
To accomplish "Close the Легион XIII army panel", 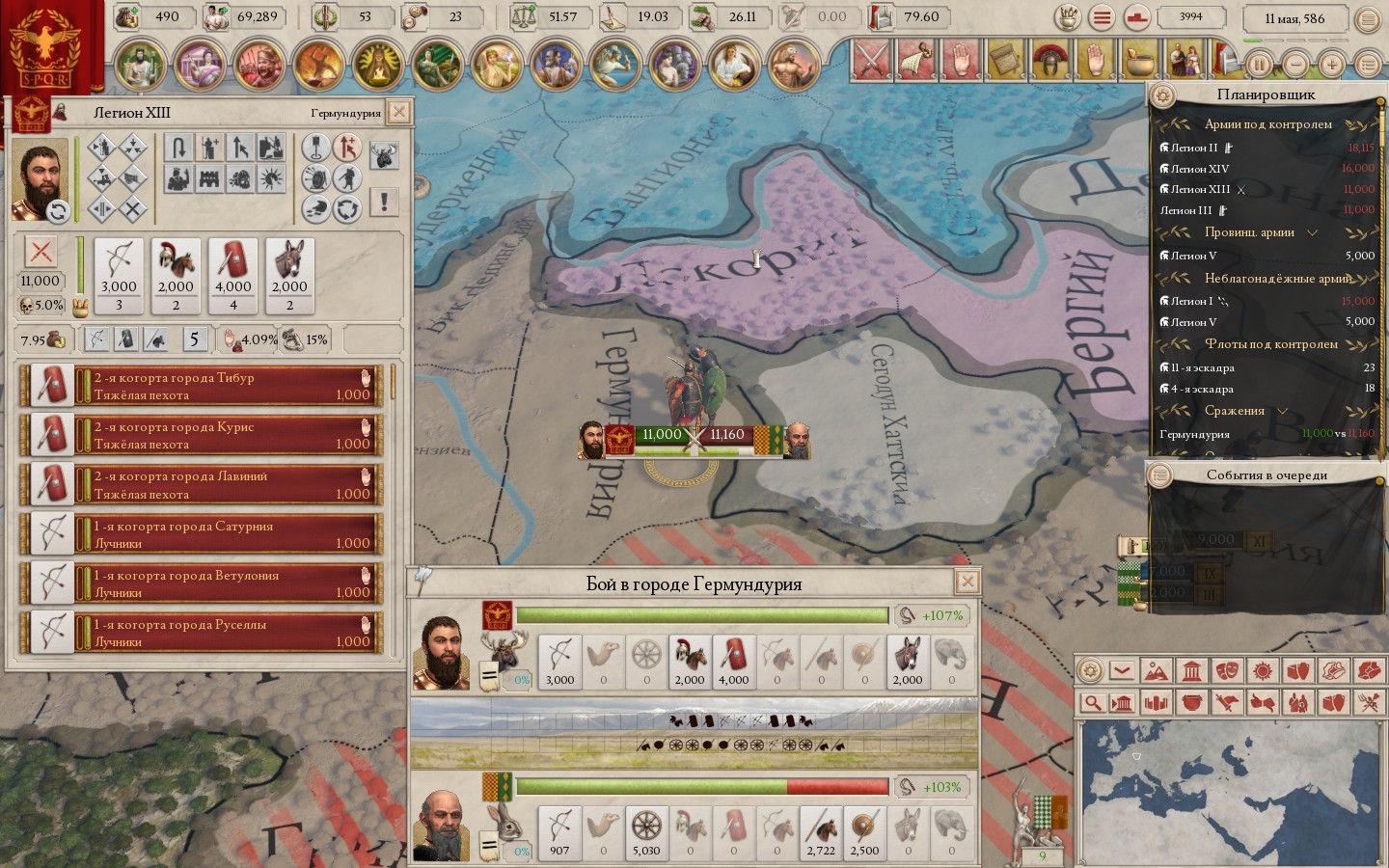I will (398, 112).
